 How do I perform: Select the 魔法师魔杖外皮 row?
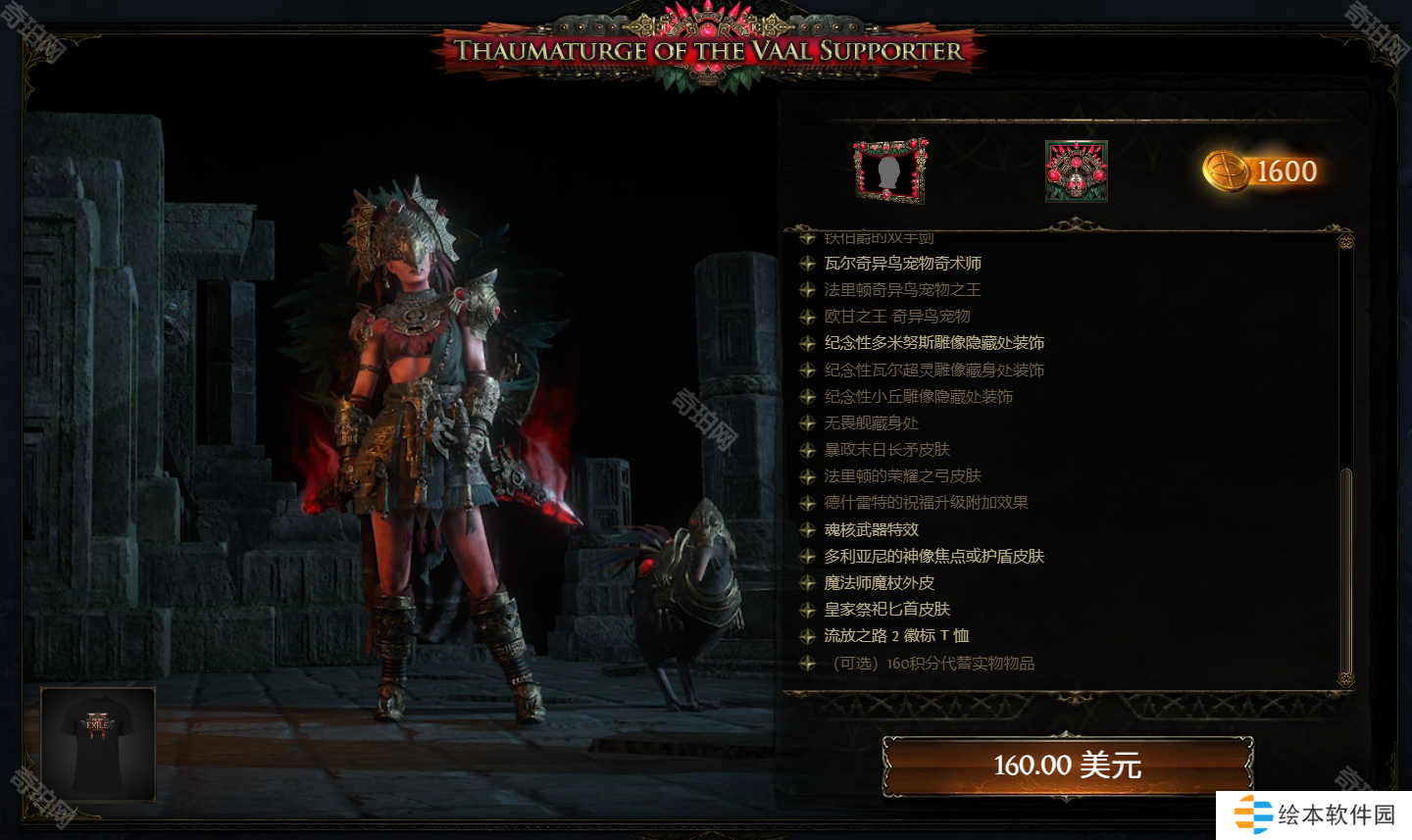(879, 583)
